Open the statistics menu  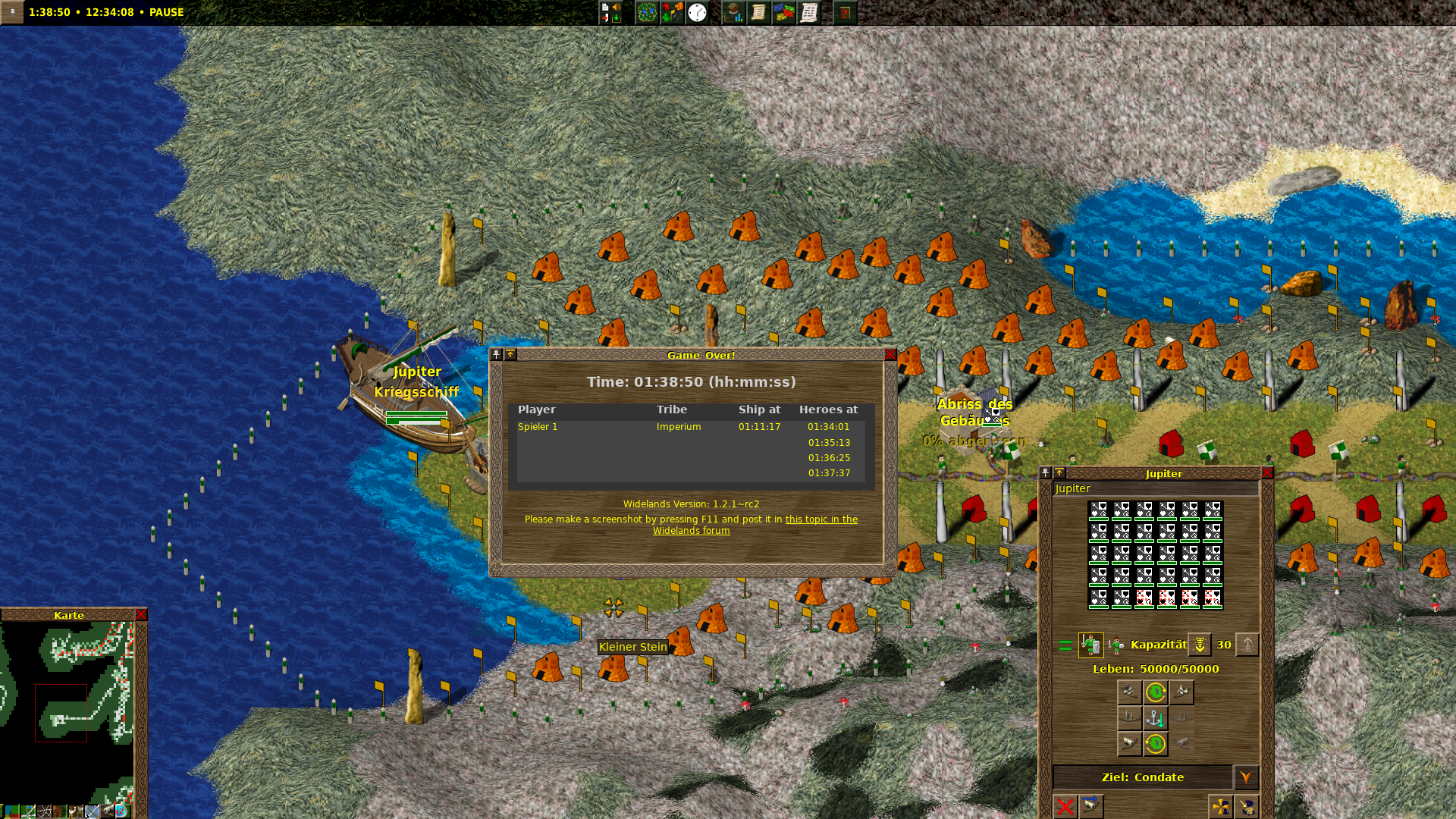point(733,12)
